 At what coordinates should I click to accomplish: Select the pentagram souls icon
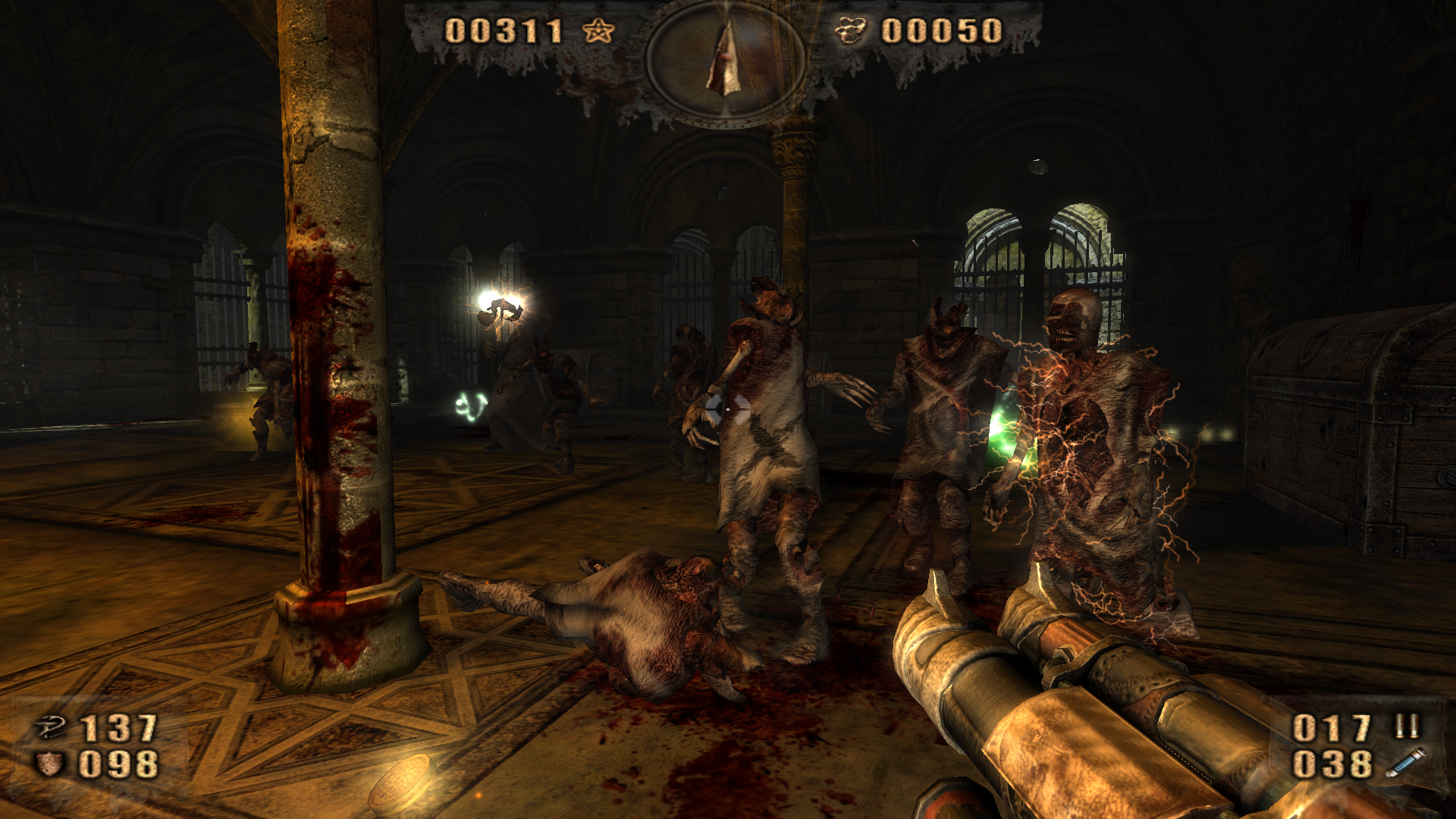tap(598, 31)
